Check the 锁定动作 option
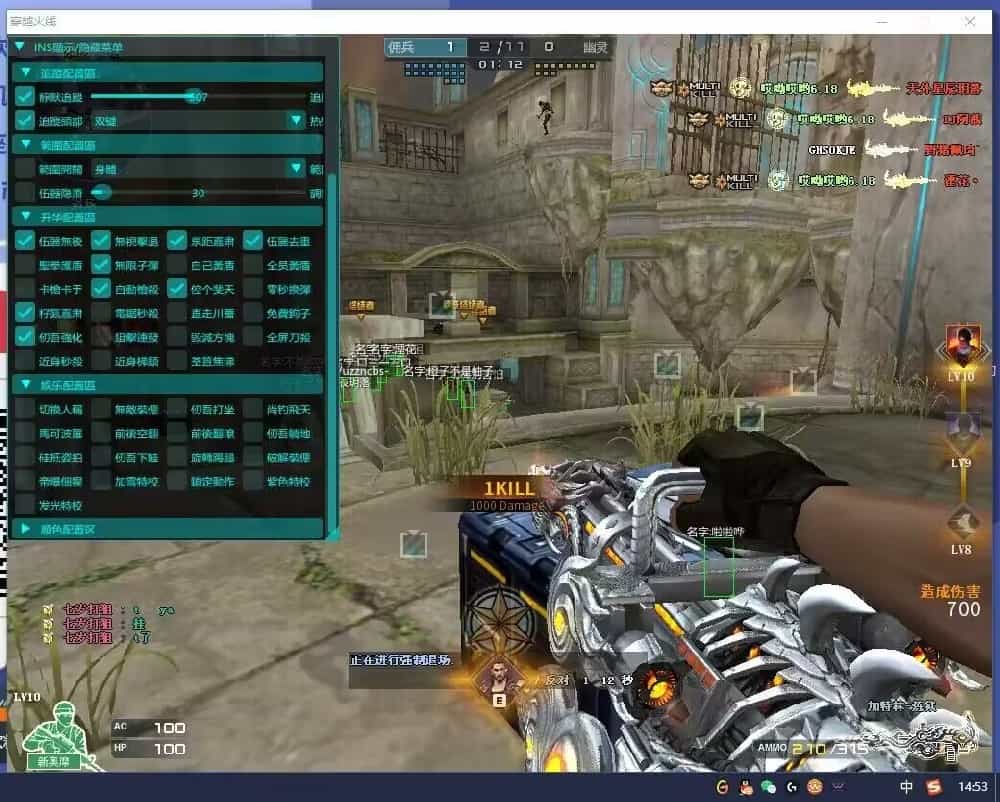The height and width of the screenshot is (802, 1000). (x=177, y=481)
